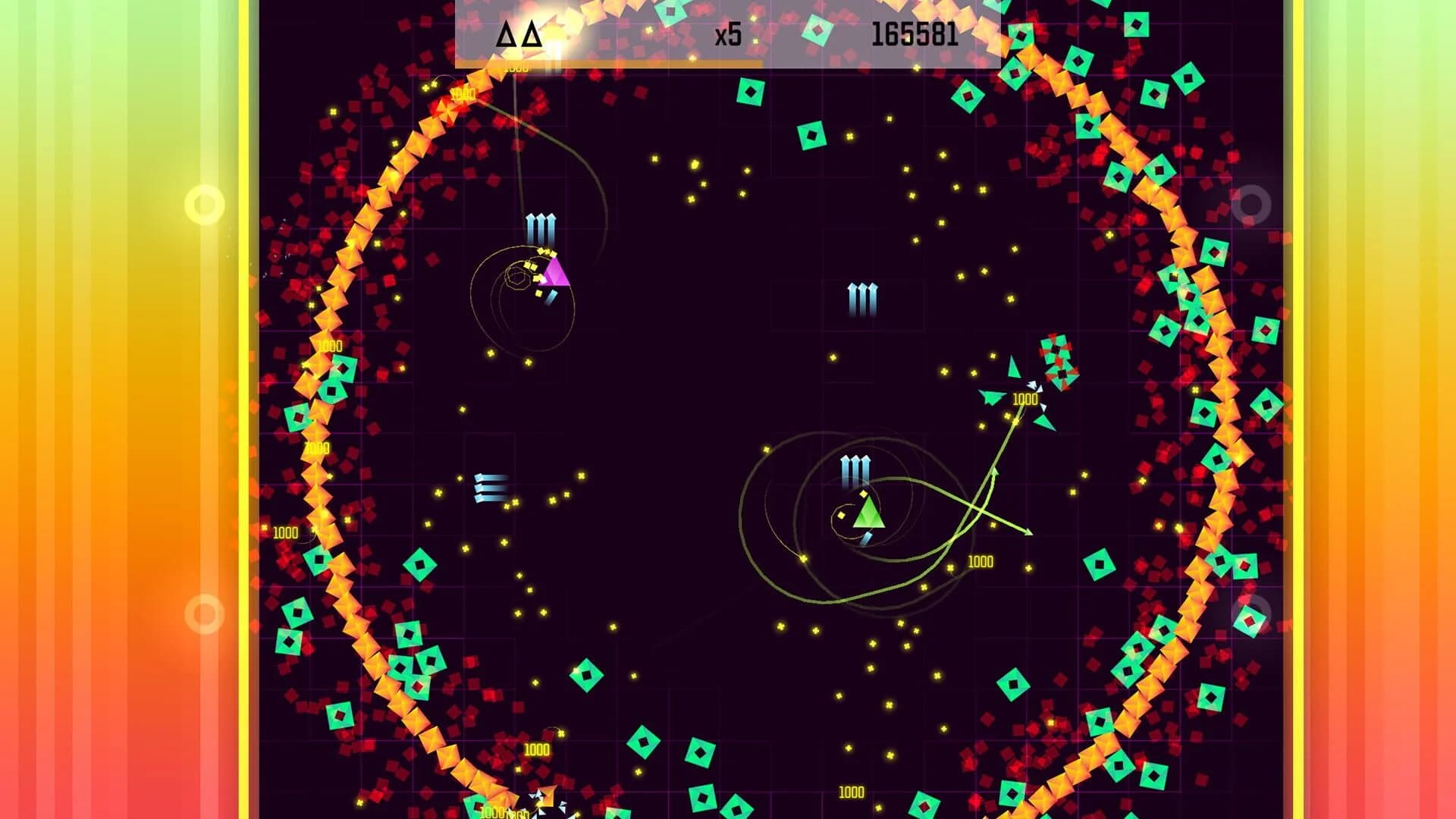Click the faint ring ornament on left border

(204, 202)
